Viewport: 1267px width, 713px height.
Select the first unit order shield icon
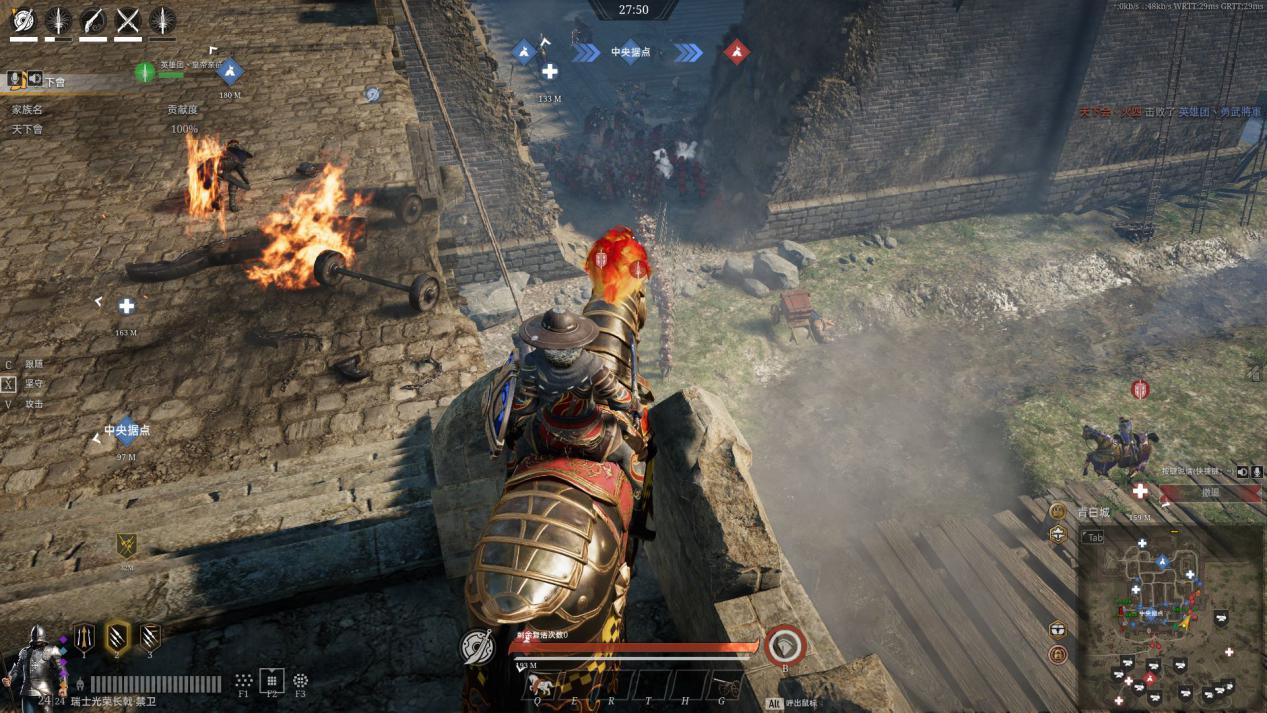click(x=85, y=636)
